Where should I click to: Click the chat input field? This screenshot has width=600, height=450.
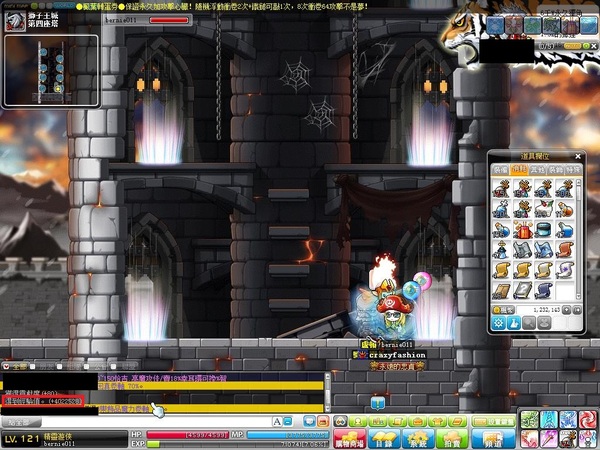(x=130, y=421)
